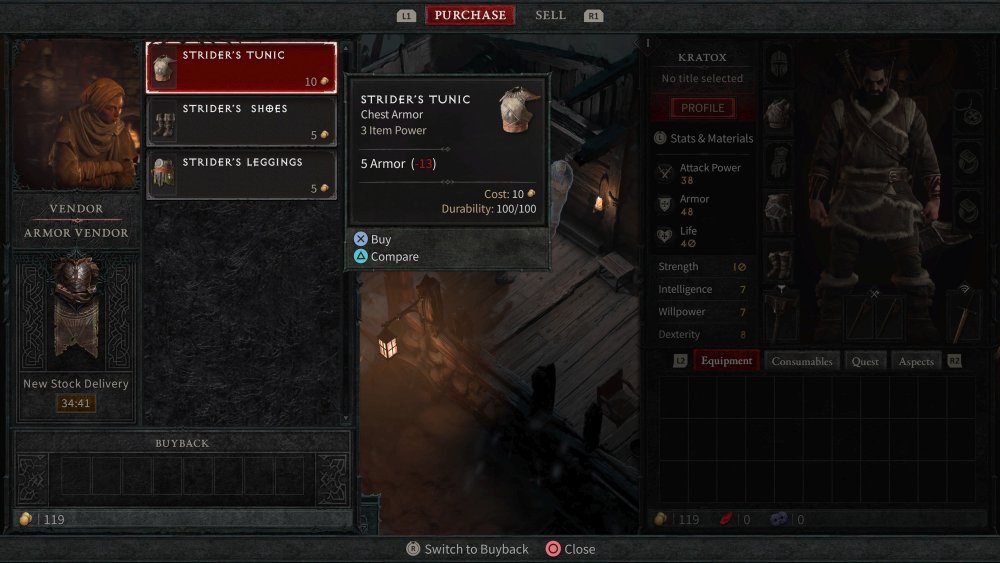Image resolution: width=1000 pixels, height=563 pixels.
Task: Select the equipped helm slot
Action: (779, 64)
